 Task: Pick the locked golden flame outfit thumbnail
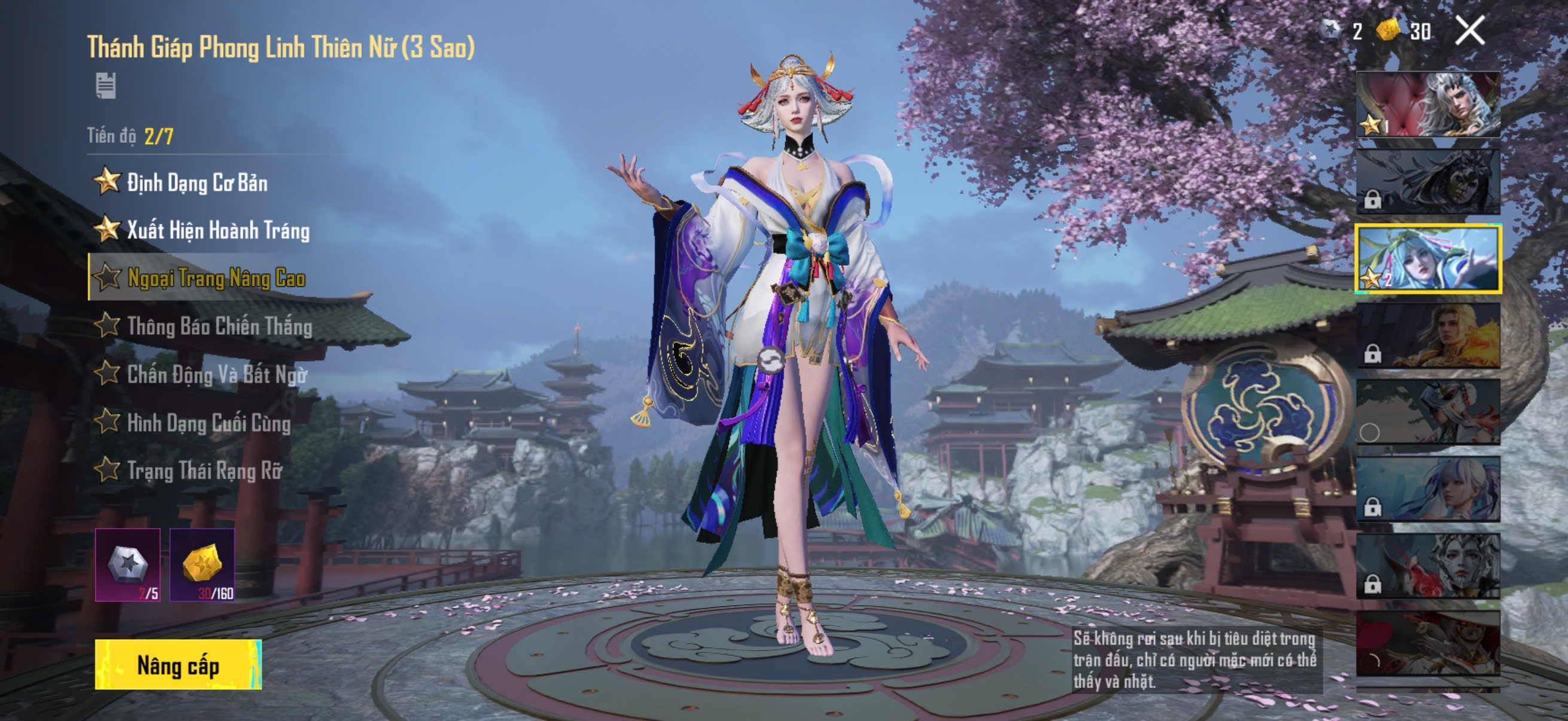click(x=1428, y=336)
